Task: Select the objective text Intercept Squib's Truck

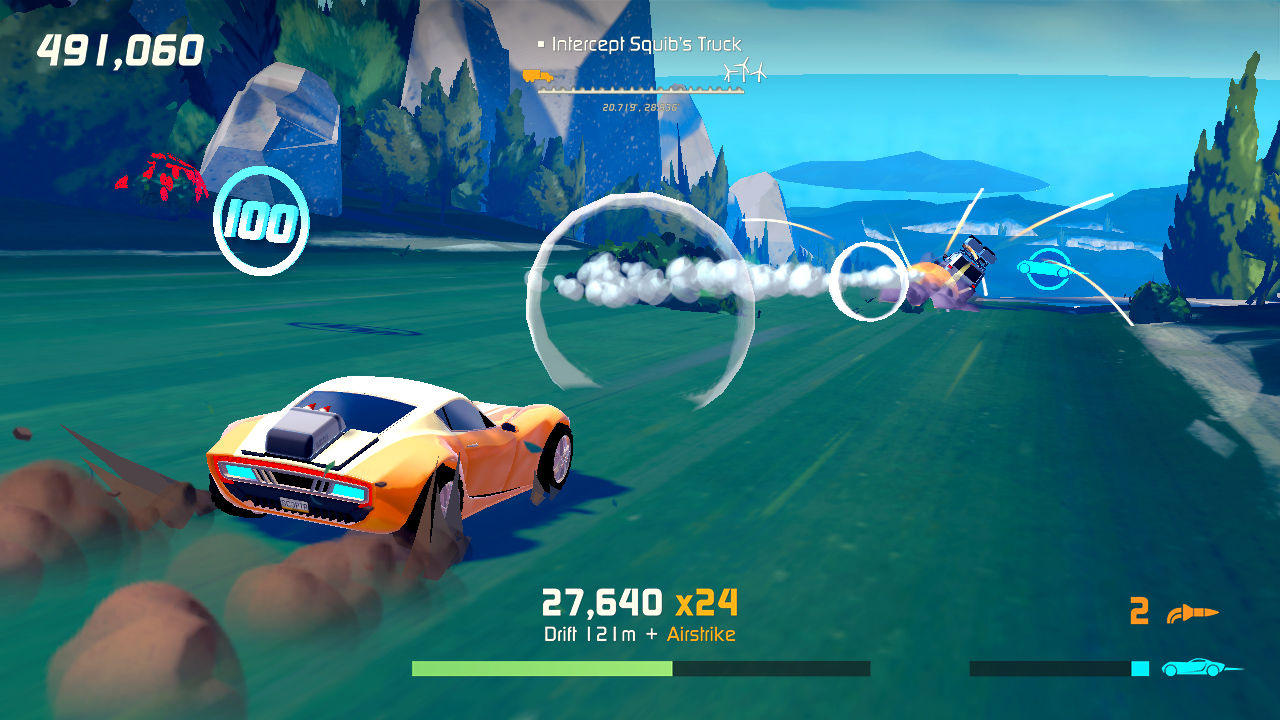Action: tap(648, 44)
